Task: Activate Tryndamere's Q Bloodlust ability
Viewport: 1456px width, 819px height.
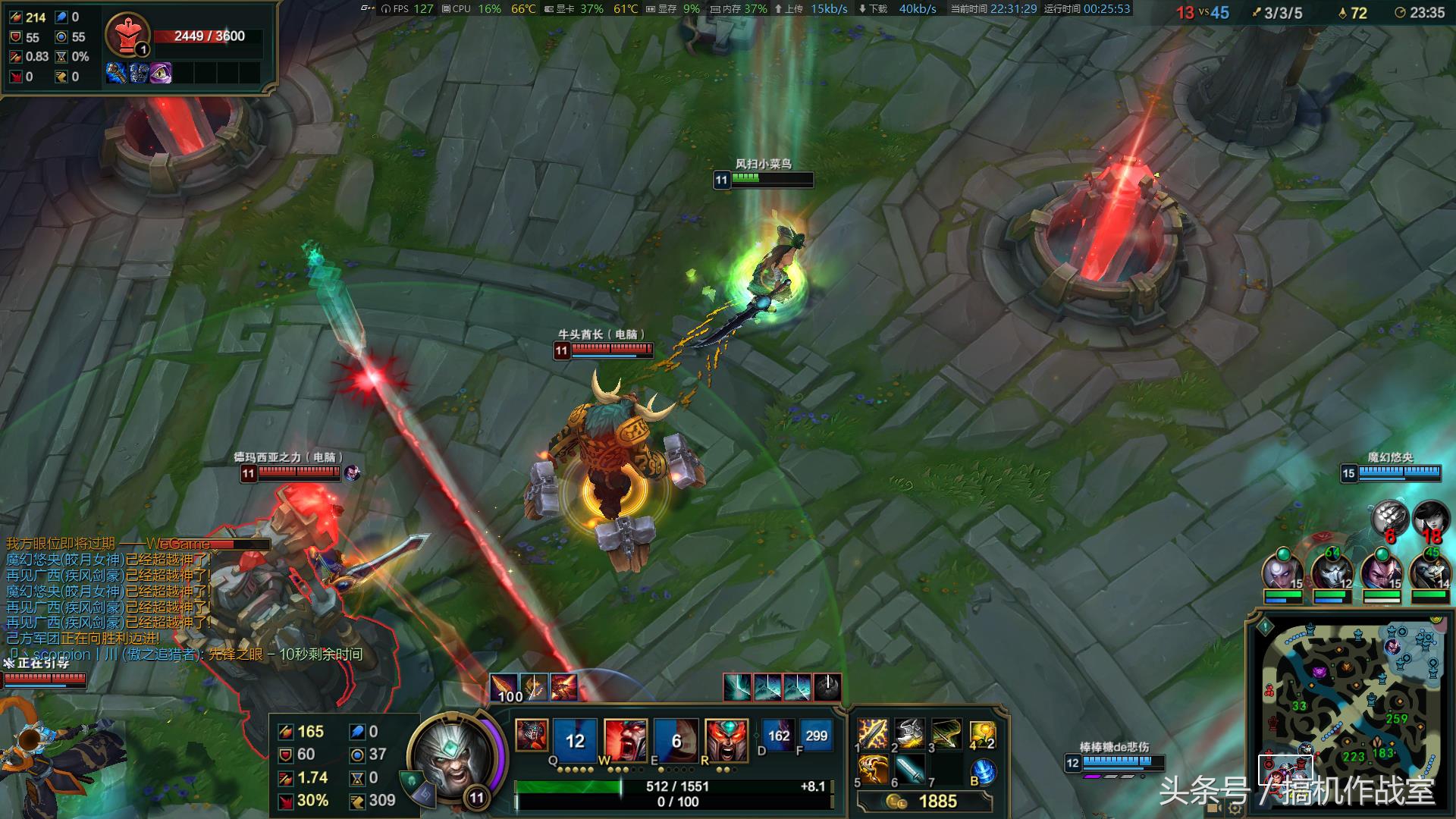Action: point(575,737)
